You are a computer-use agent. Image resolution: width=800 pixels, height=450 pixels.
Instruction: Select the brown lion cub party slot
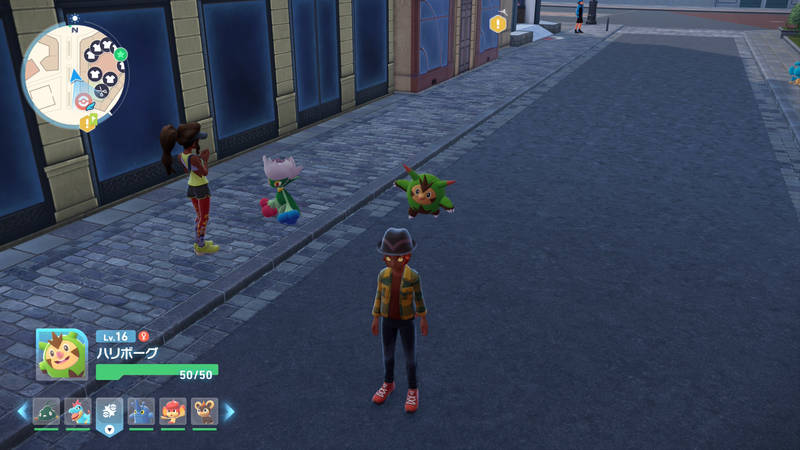tap(204, 411)
